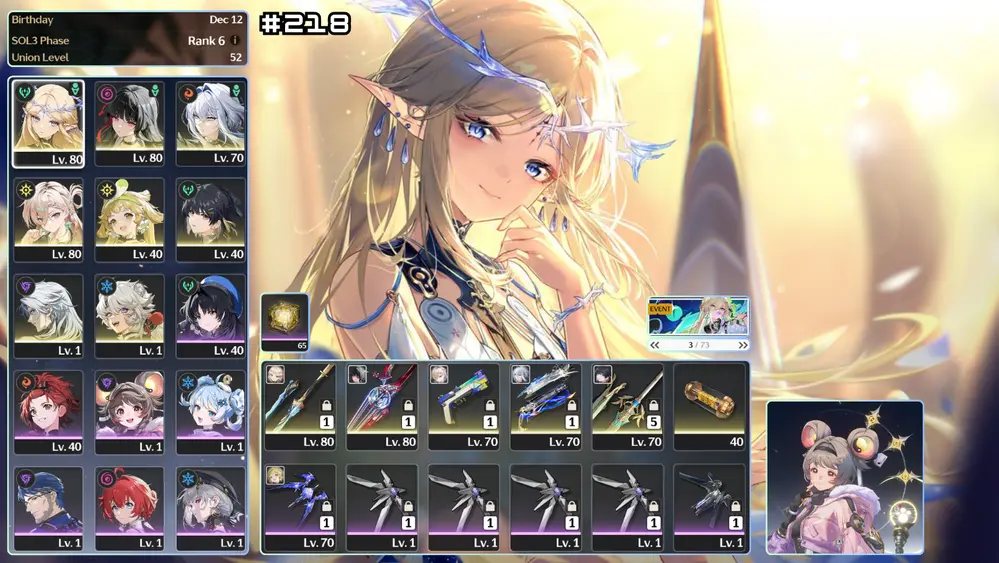Choose the mouse-eared girl character portrait

[x=130, y=412]
